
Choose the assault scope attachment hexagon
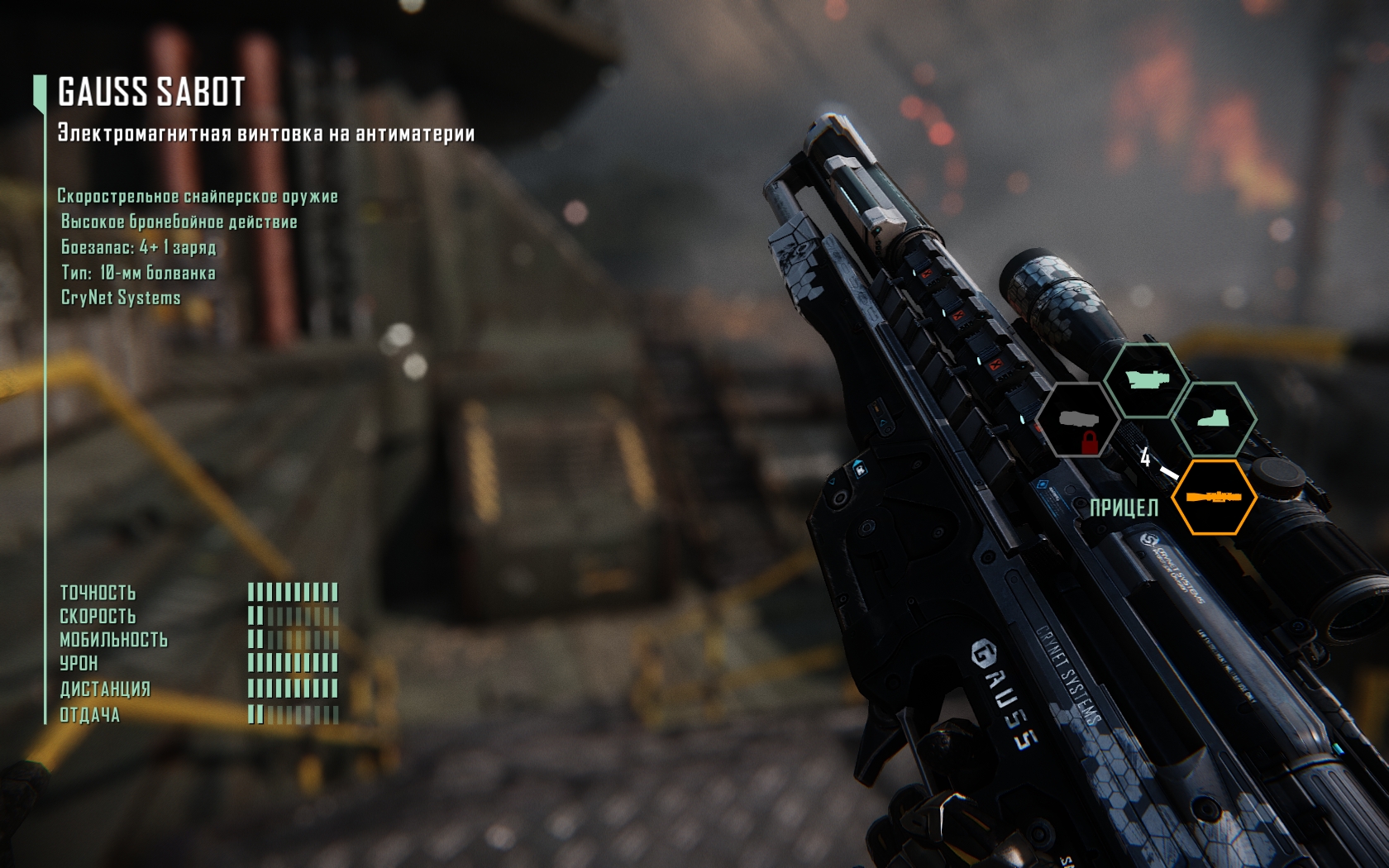(x=1147, y=381)
